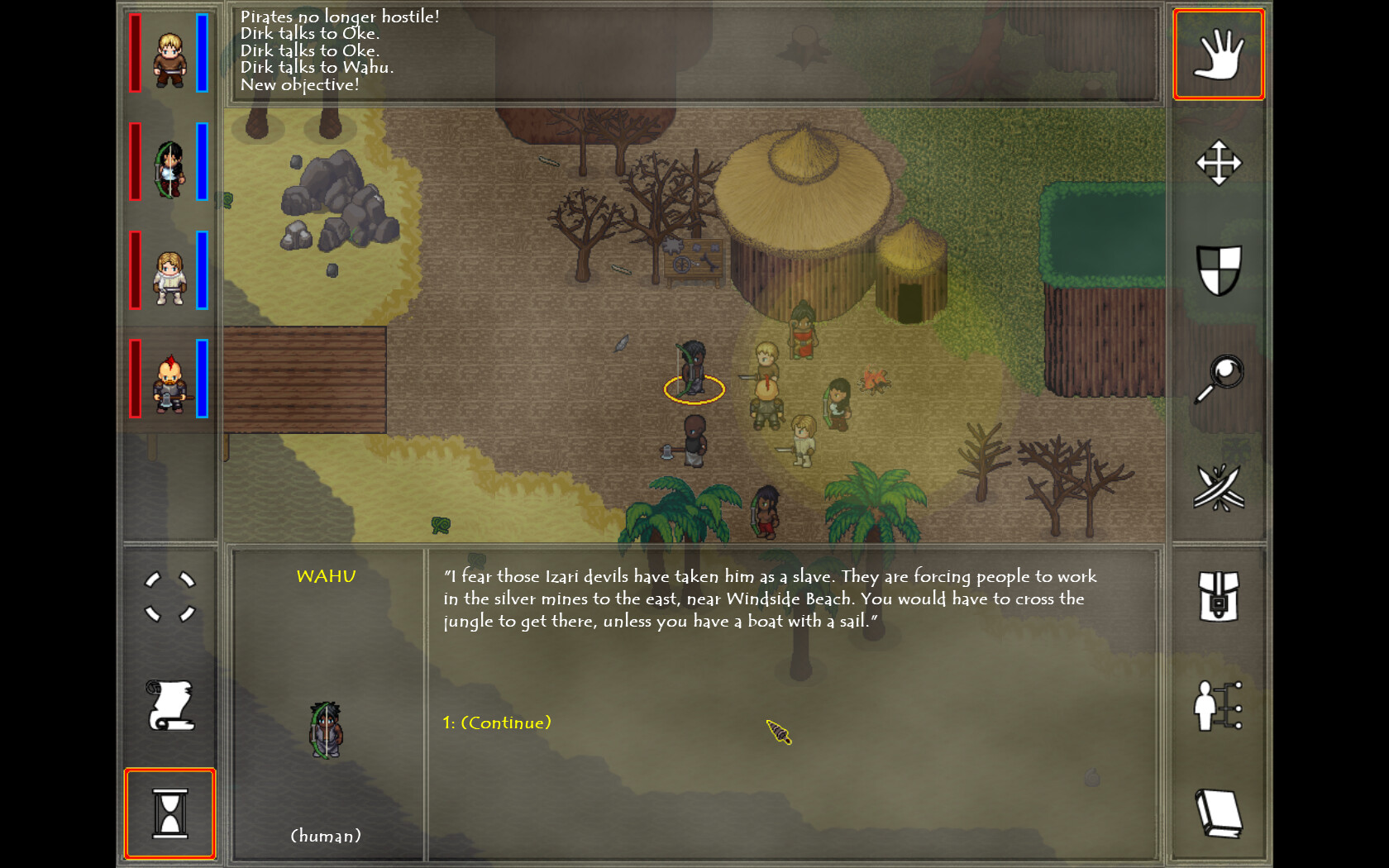Select the four-arrow movement tool
Screen dimensions: 1389x868
pos(1219,163)
